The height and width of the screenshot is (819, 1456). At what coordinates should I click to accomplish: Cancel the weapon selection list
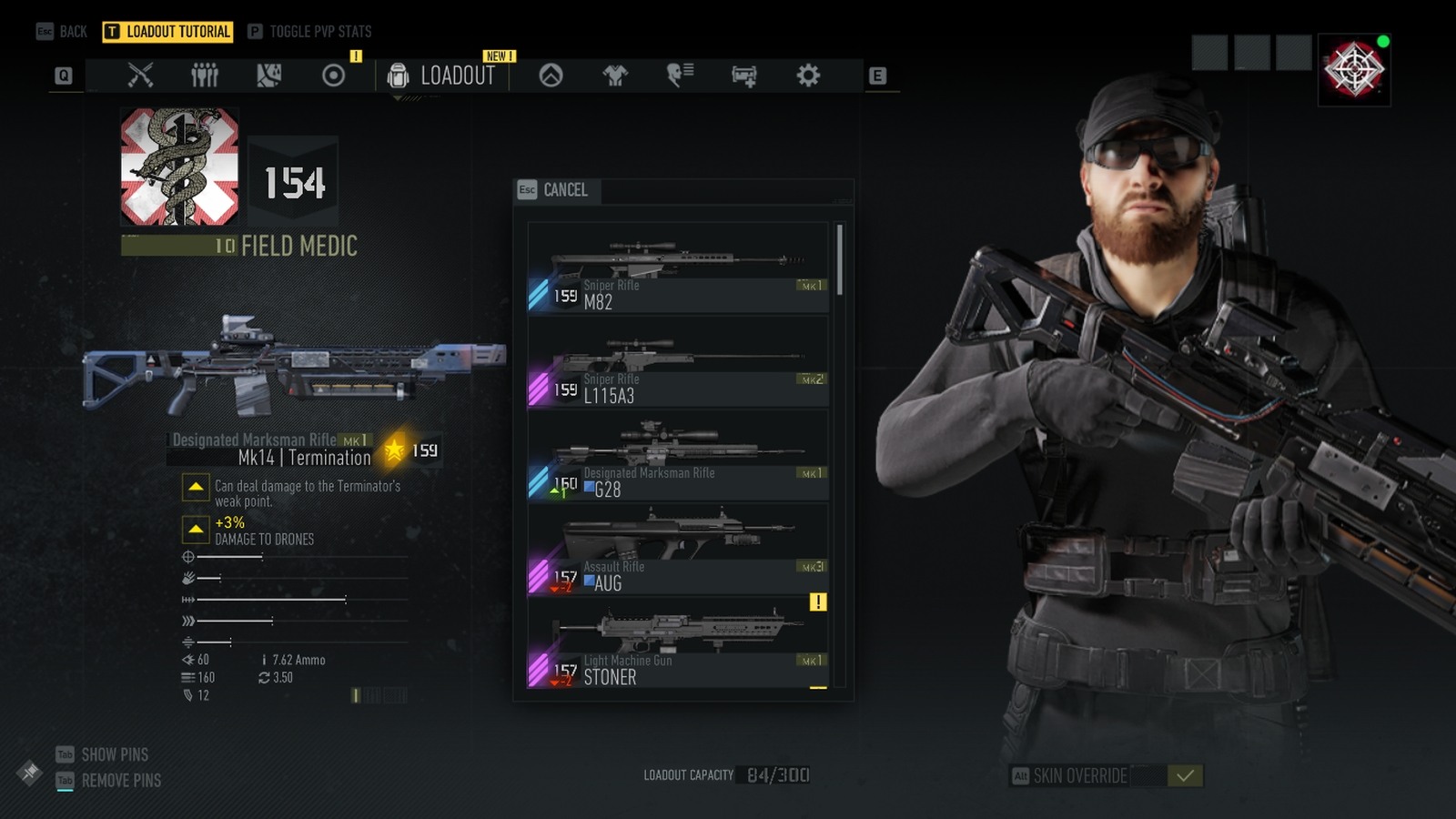(553, 190)
